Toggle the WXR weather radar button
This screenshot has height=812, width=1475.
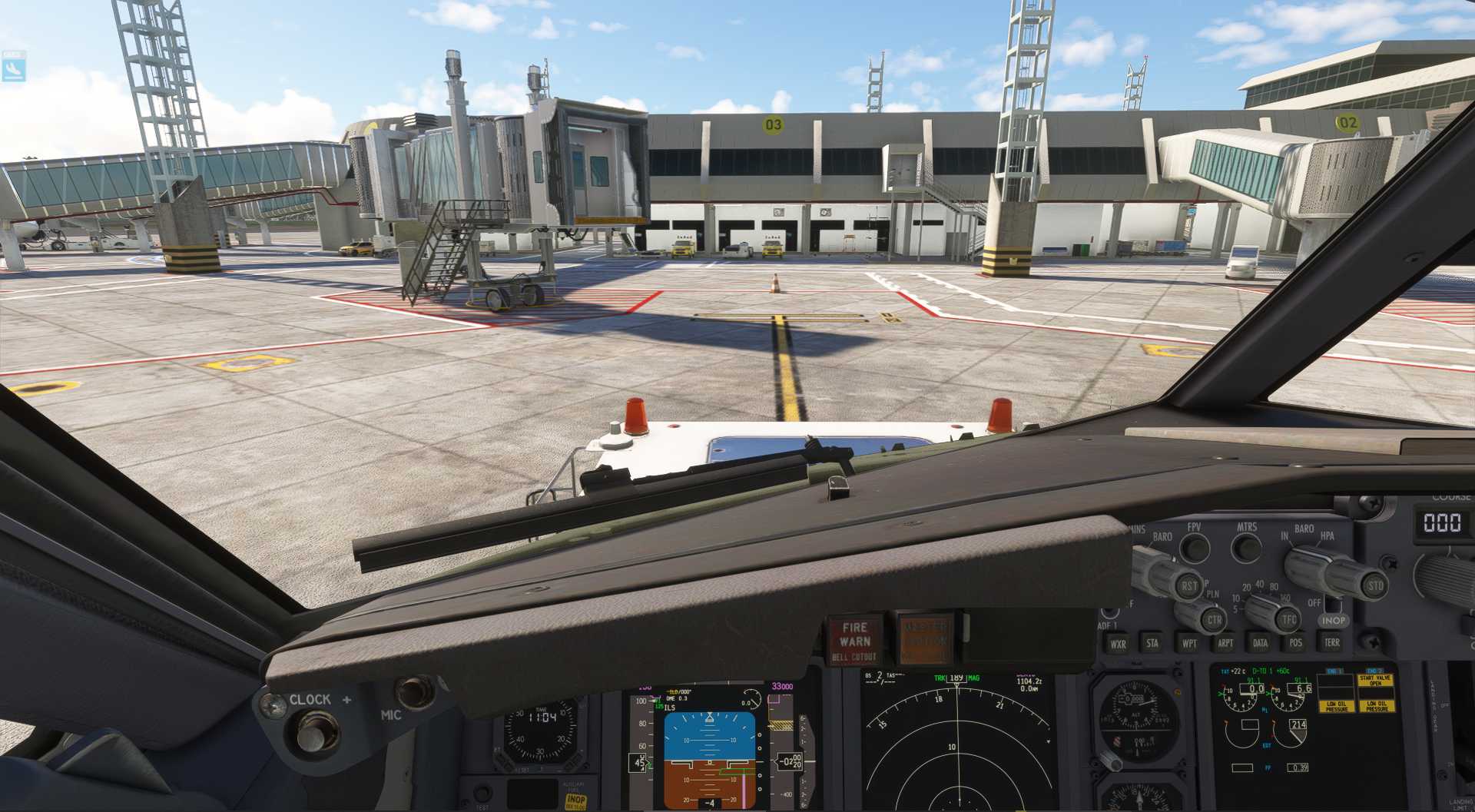(1118, 644)
